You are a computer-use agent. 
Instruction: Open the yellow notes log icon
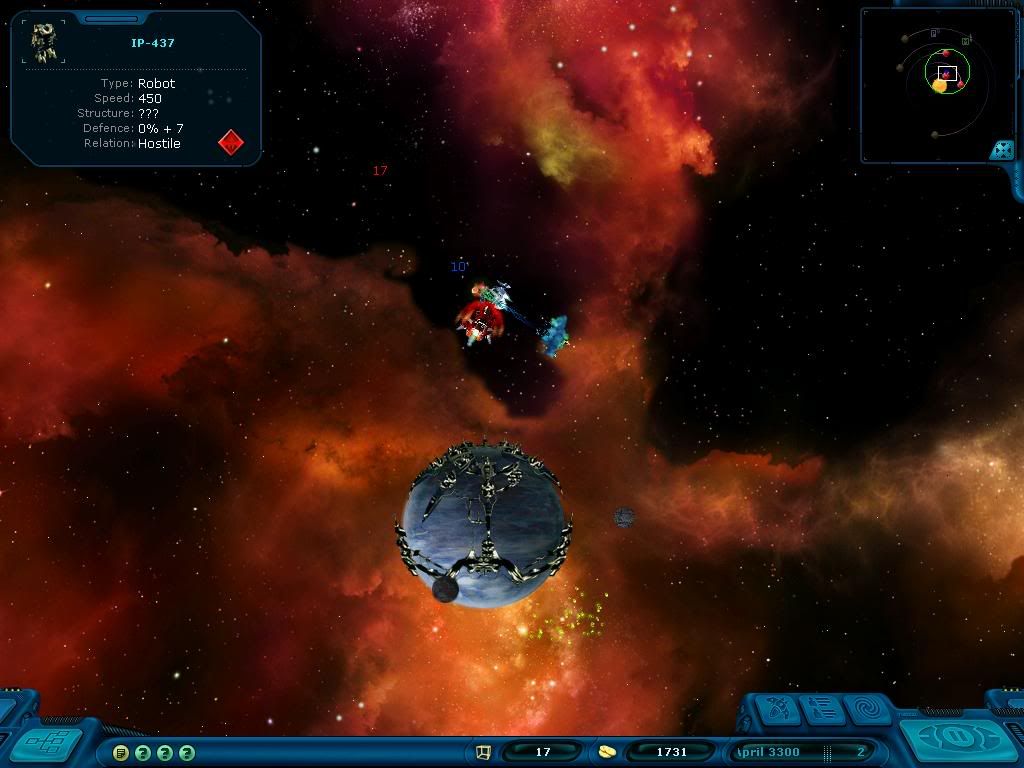point(121,753)
